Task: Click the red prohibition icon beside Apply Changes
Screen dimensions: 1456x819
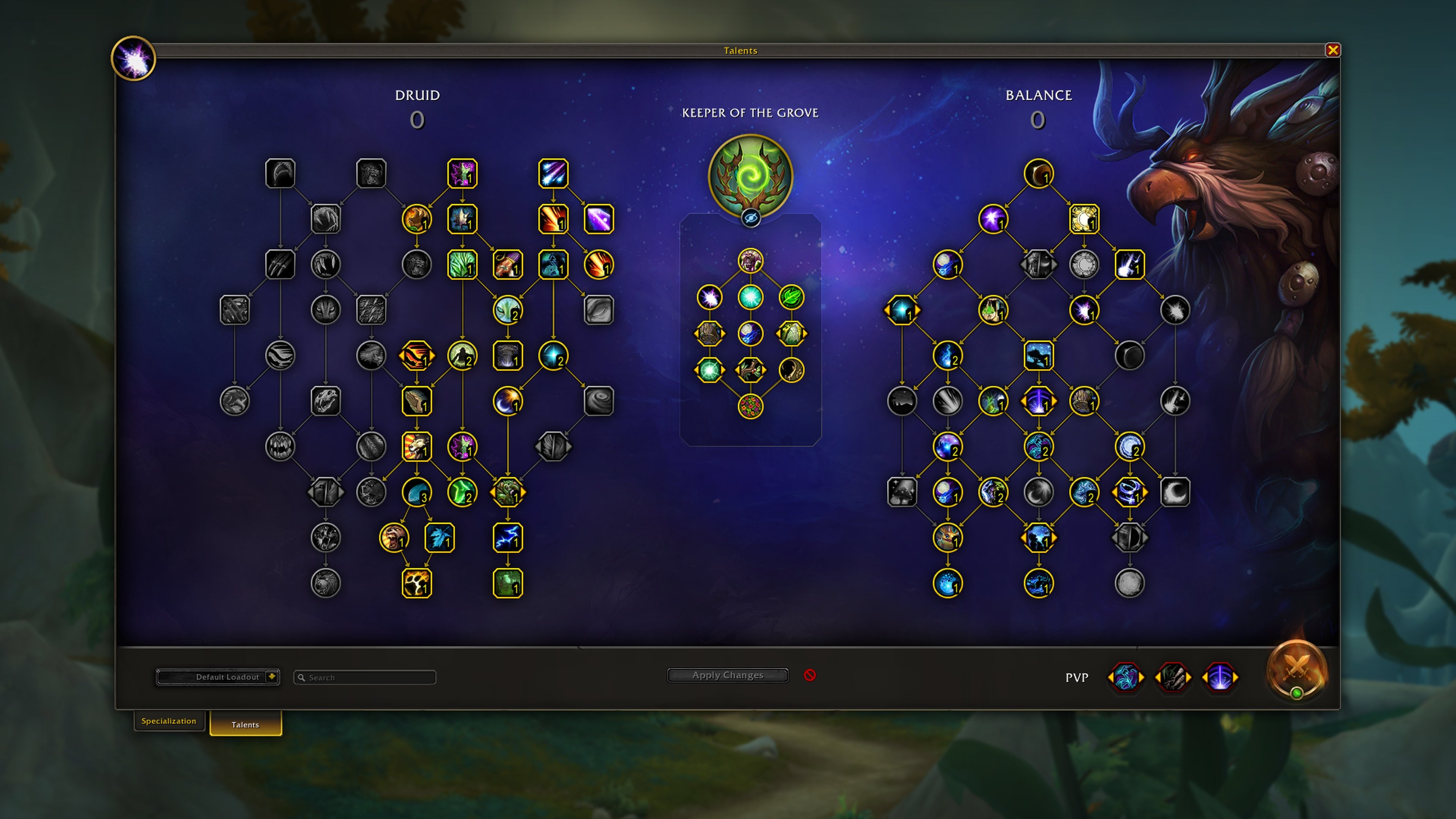Action: pyautogui.click(x=811, y=675)
